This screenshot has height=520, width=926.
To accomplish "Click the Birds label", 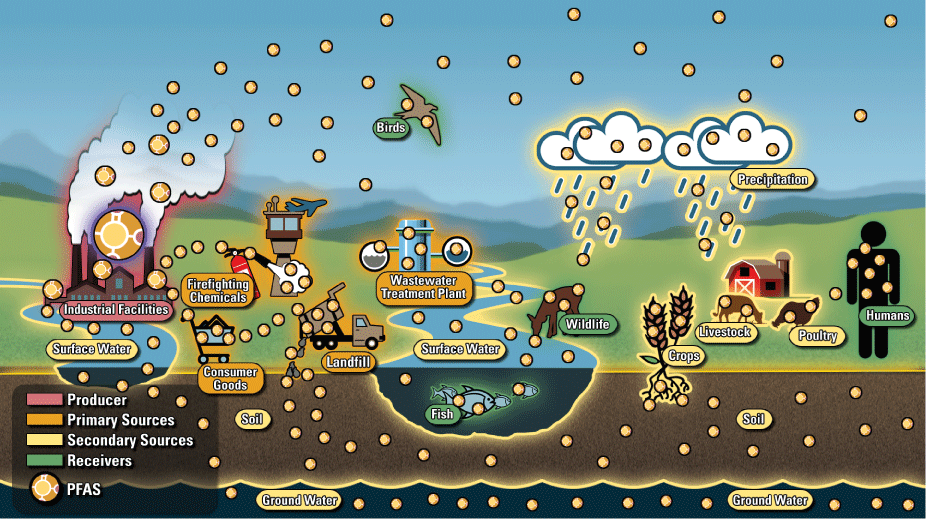I will coord(390,127).
